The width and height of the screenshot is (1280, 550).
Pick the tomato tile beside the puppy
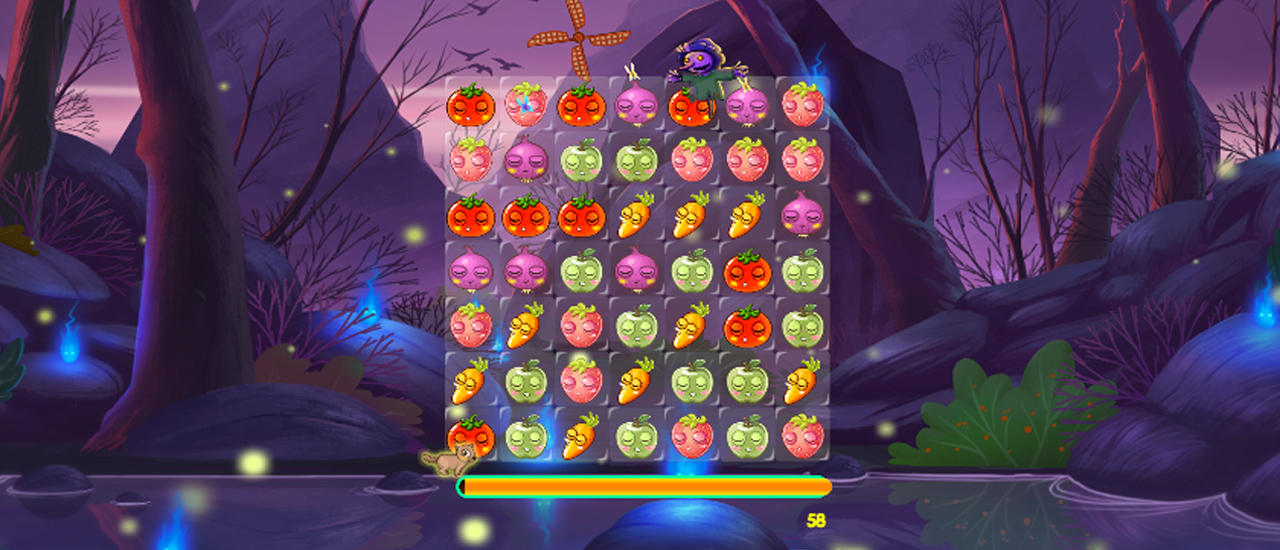[471, 435]
